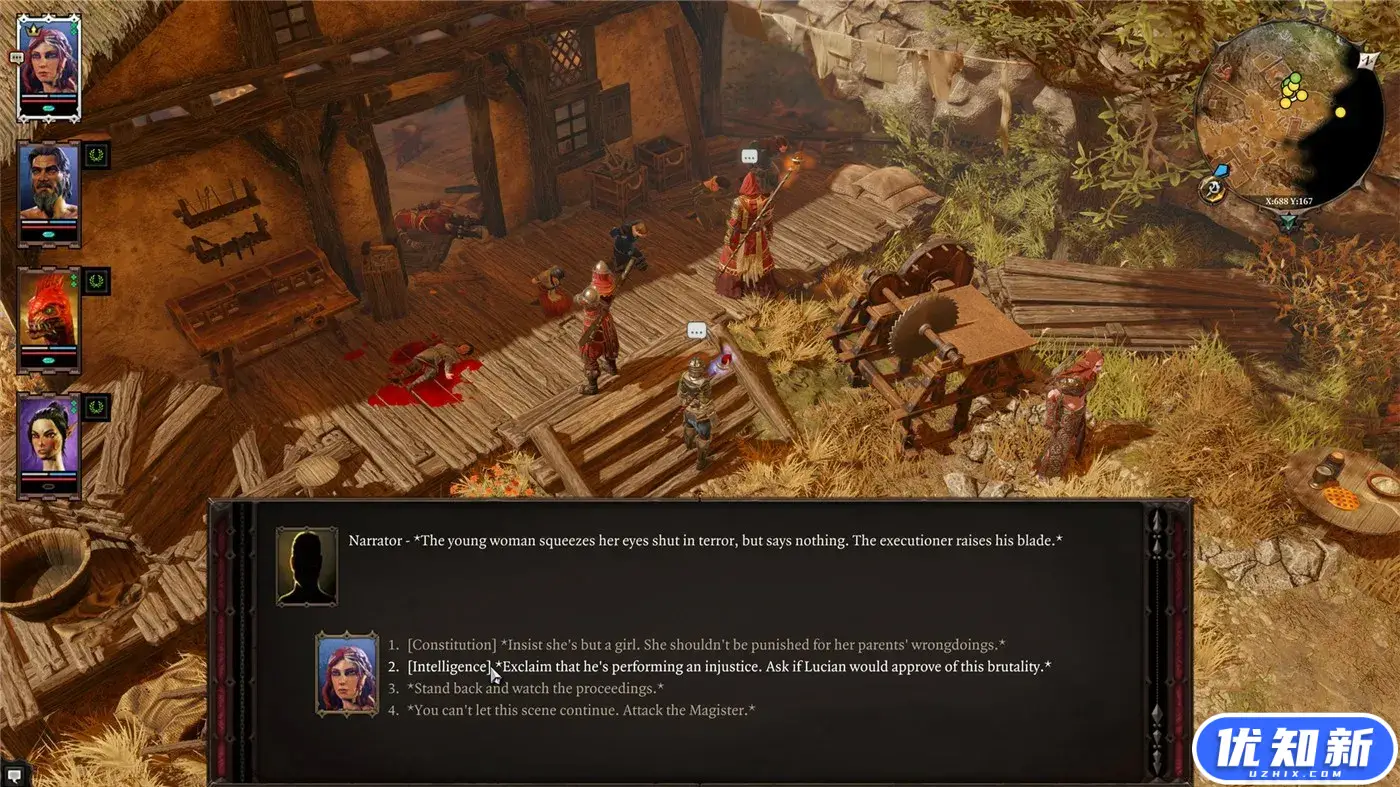1400x787 pixels.
Task: Click the player portrait next to the dialogue choices
Action: click(347, 674)
